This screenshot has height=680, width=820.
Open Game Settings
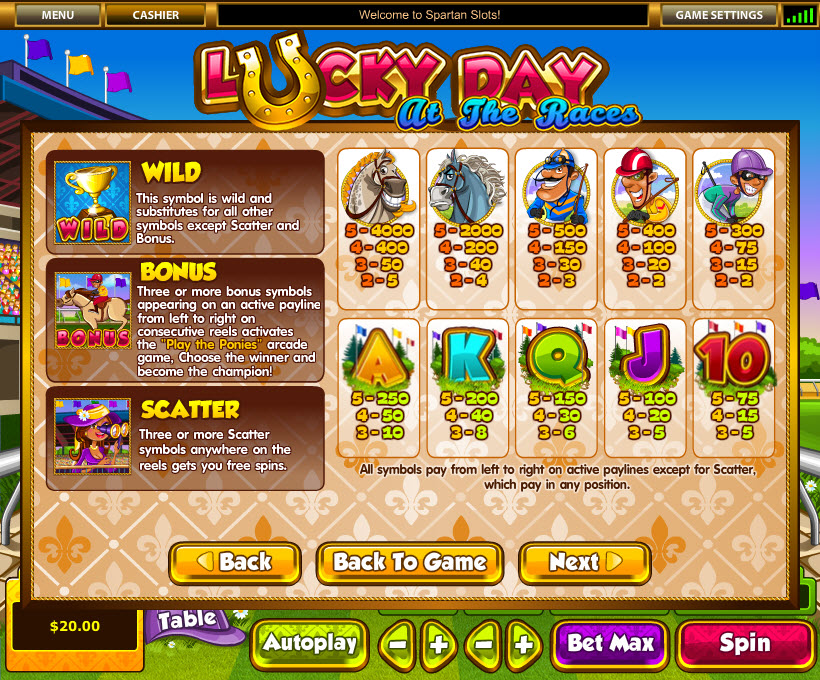pyautogui.click(x=718, y=15)
